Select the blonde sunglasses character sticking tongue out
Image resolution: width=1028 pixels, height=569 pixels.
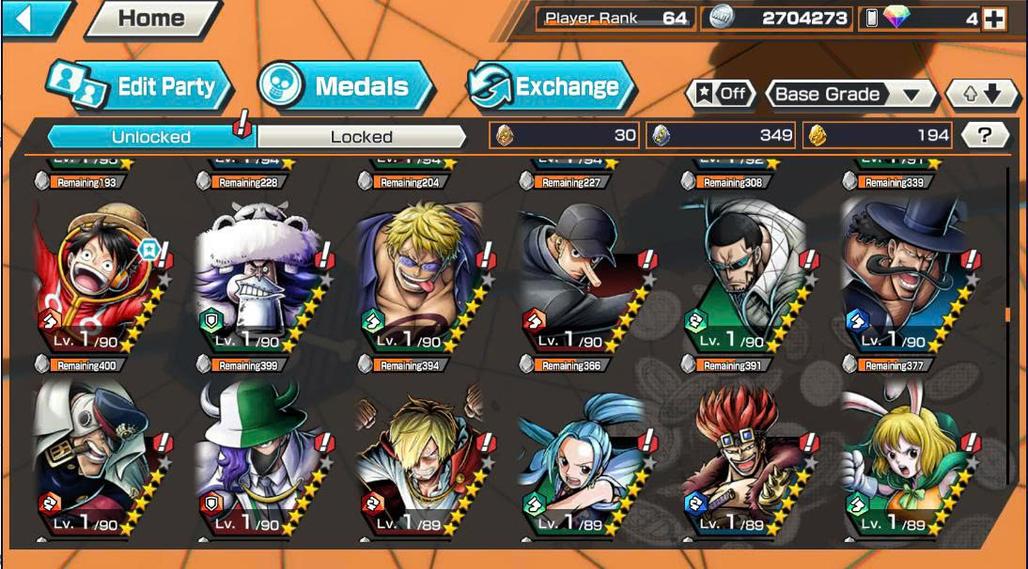[x=420, y=270]
